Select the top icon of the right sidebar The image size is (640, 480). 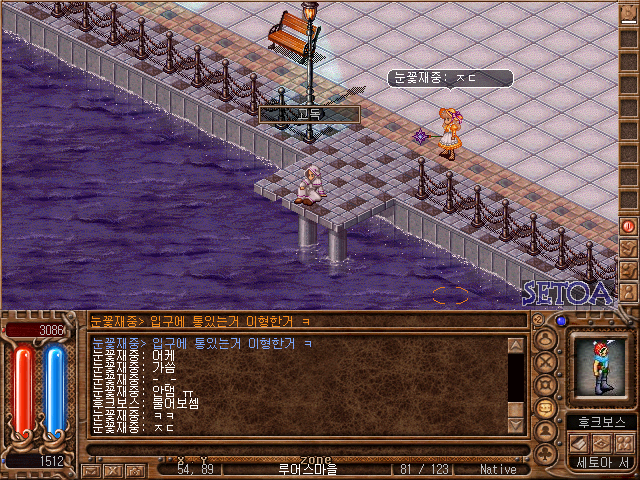[629, 14]
